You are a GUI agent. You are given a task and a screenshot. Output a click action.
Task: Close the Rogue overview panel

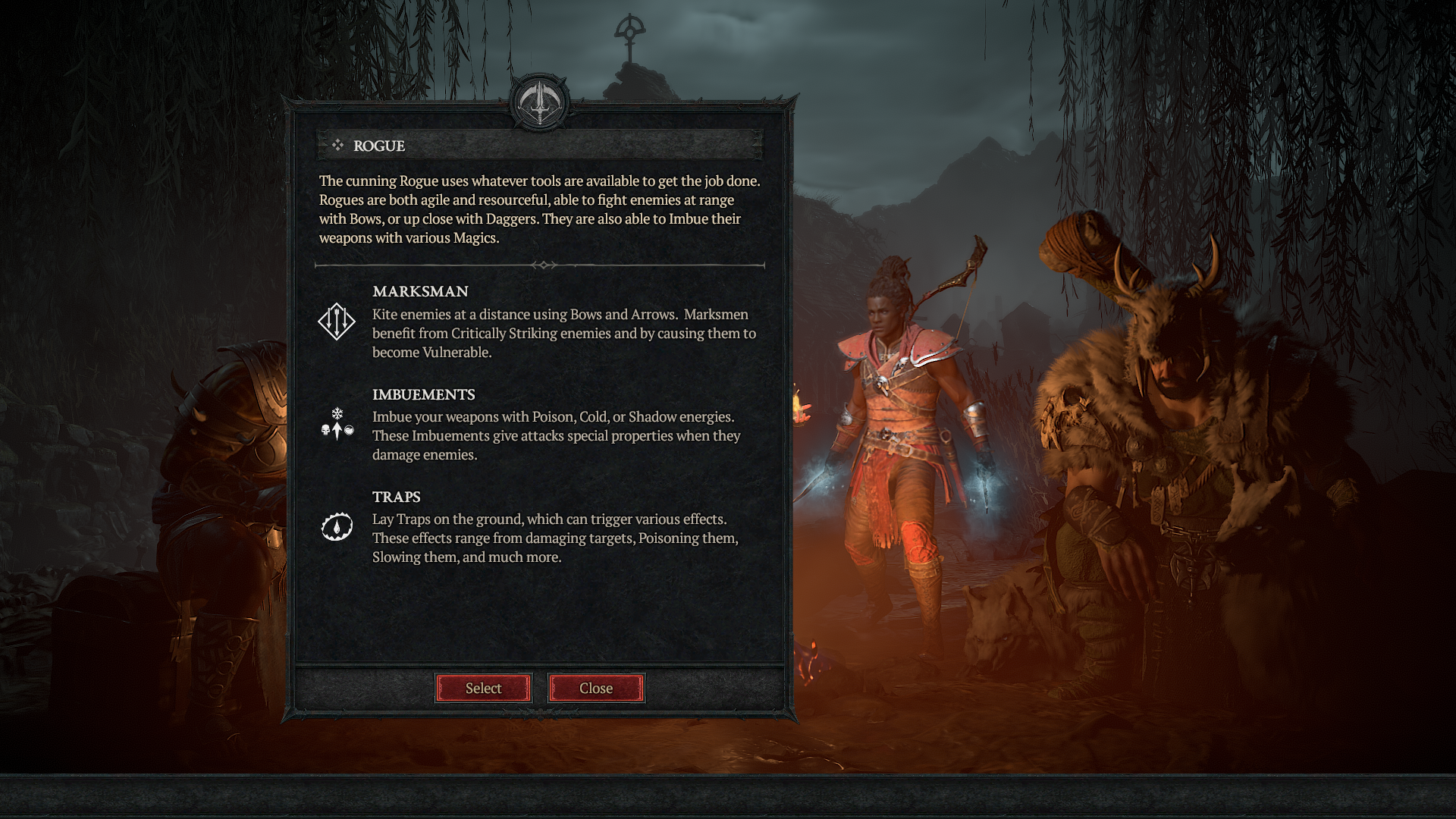(596, 688)
